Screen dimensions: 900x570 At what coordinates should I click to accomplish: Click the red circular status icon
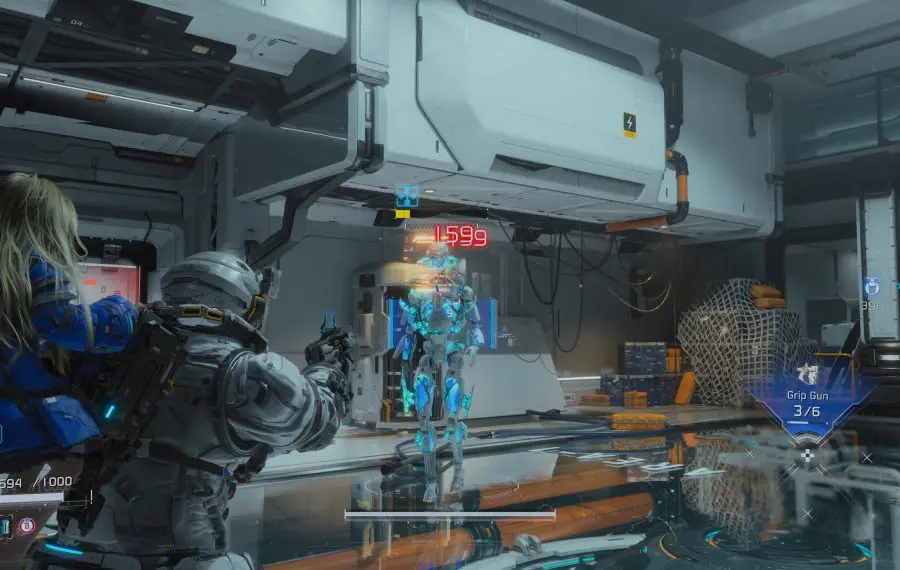[x=28, y=525]
